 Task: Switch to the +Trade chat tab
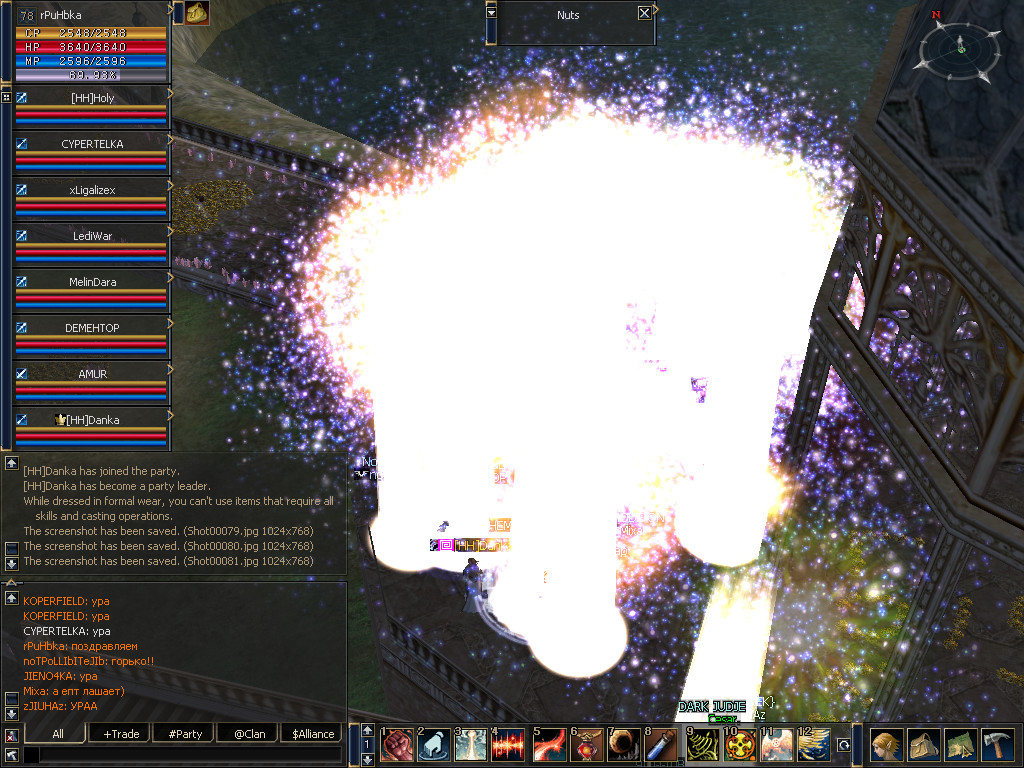[x=121, y=734]
